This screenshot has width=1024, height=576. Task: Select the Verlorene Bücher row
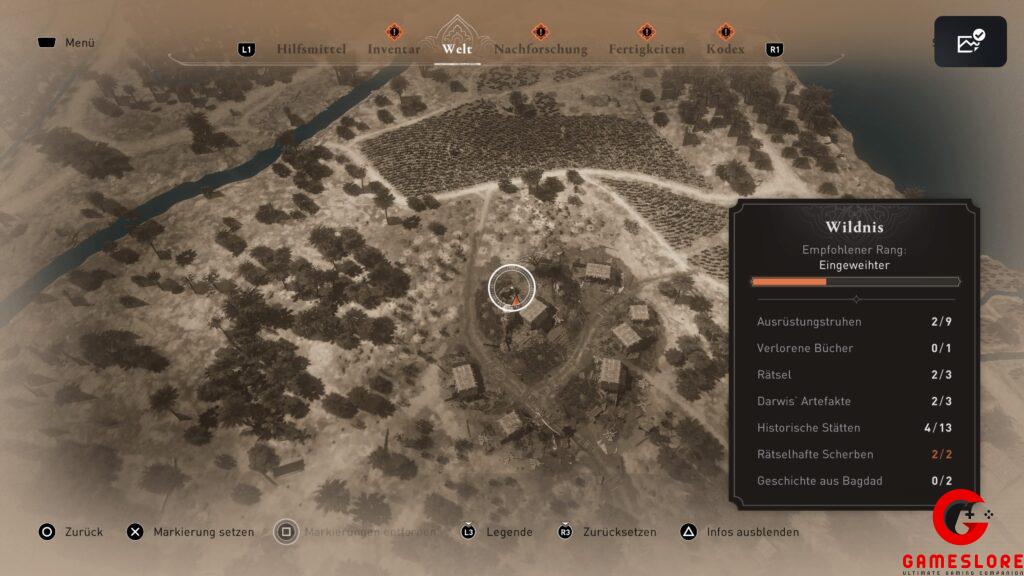[x=855, y=348]
